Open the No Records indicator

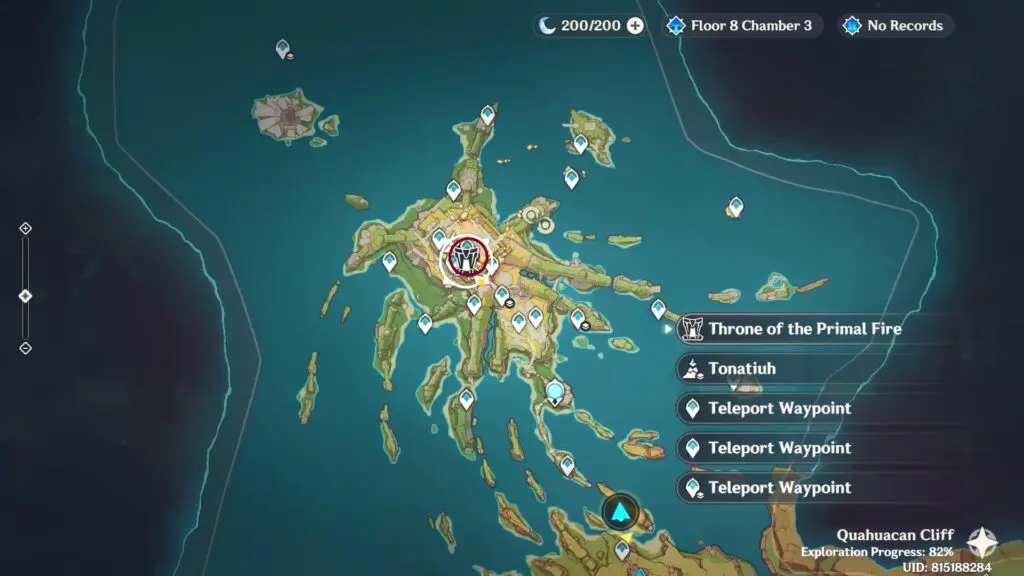pos(894,26)
